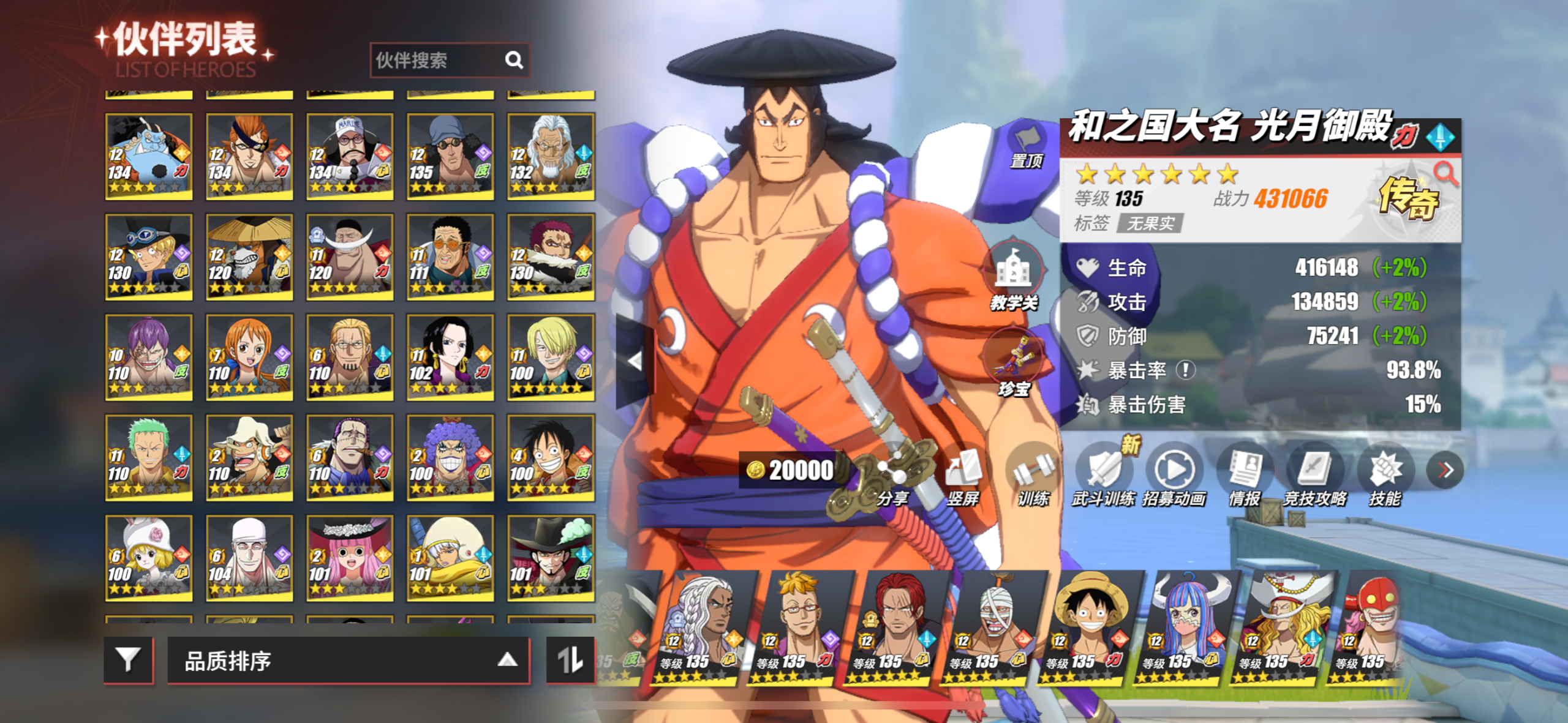Open the hero filter funnel button
The image size is (1568, 723).
coord(128,659)
